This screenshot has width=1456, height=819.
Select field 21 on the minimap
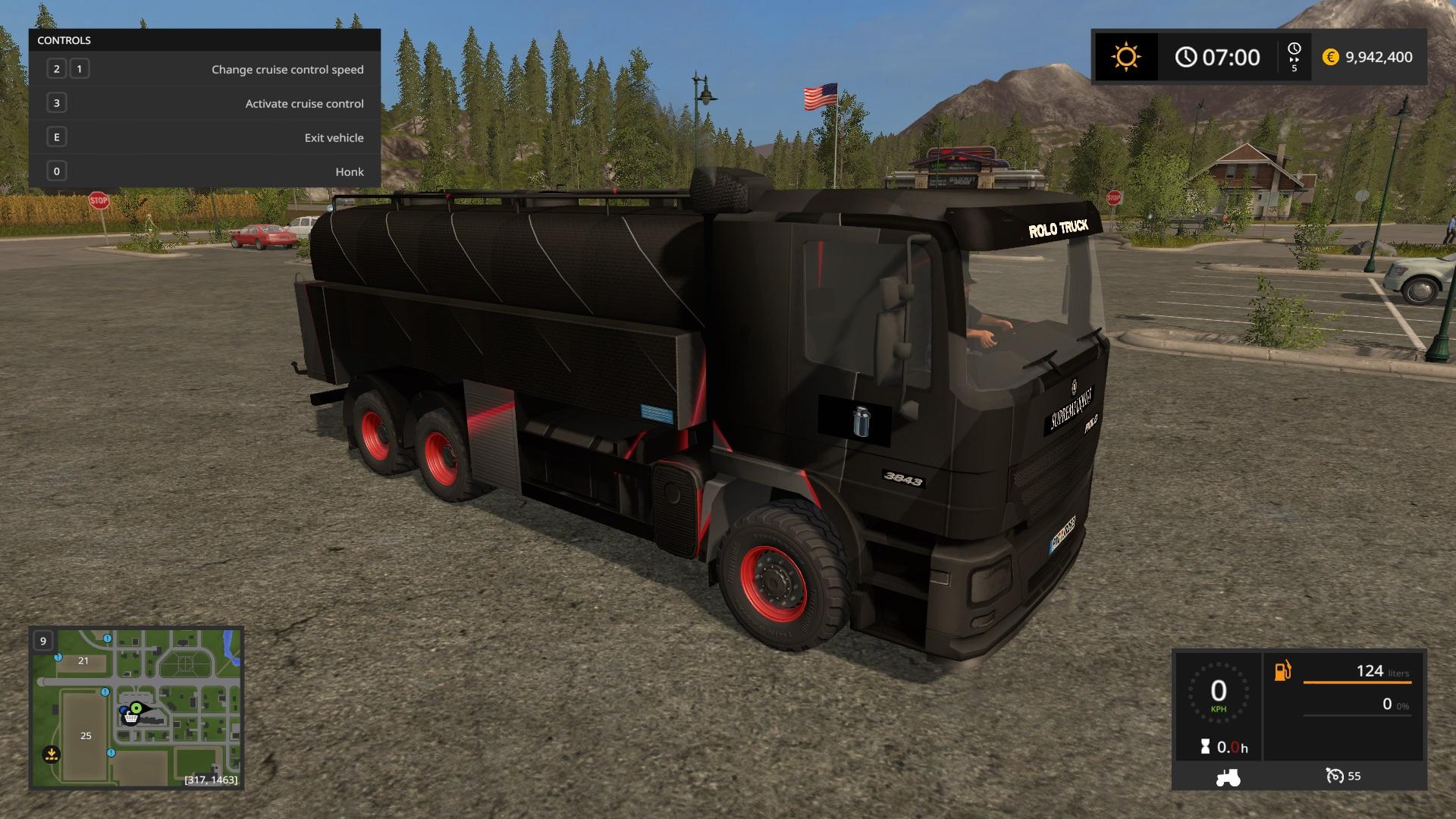coord(83,661)
